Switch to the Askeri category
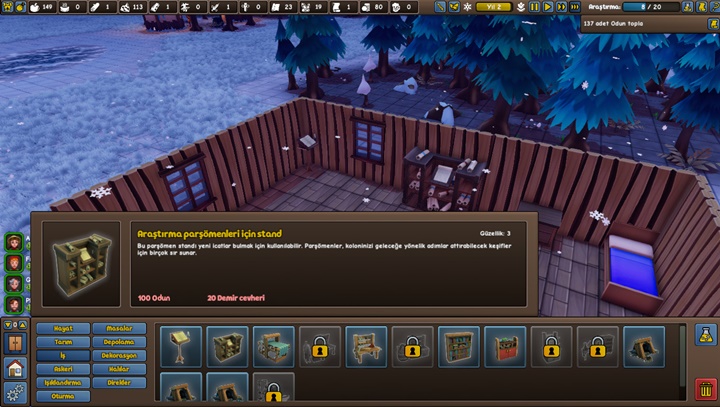This screenshot has height=407, width=720. click(x=63, y=369)
